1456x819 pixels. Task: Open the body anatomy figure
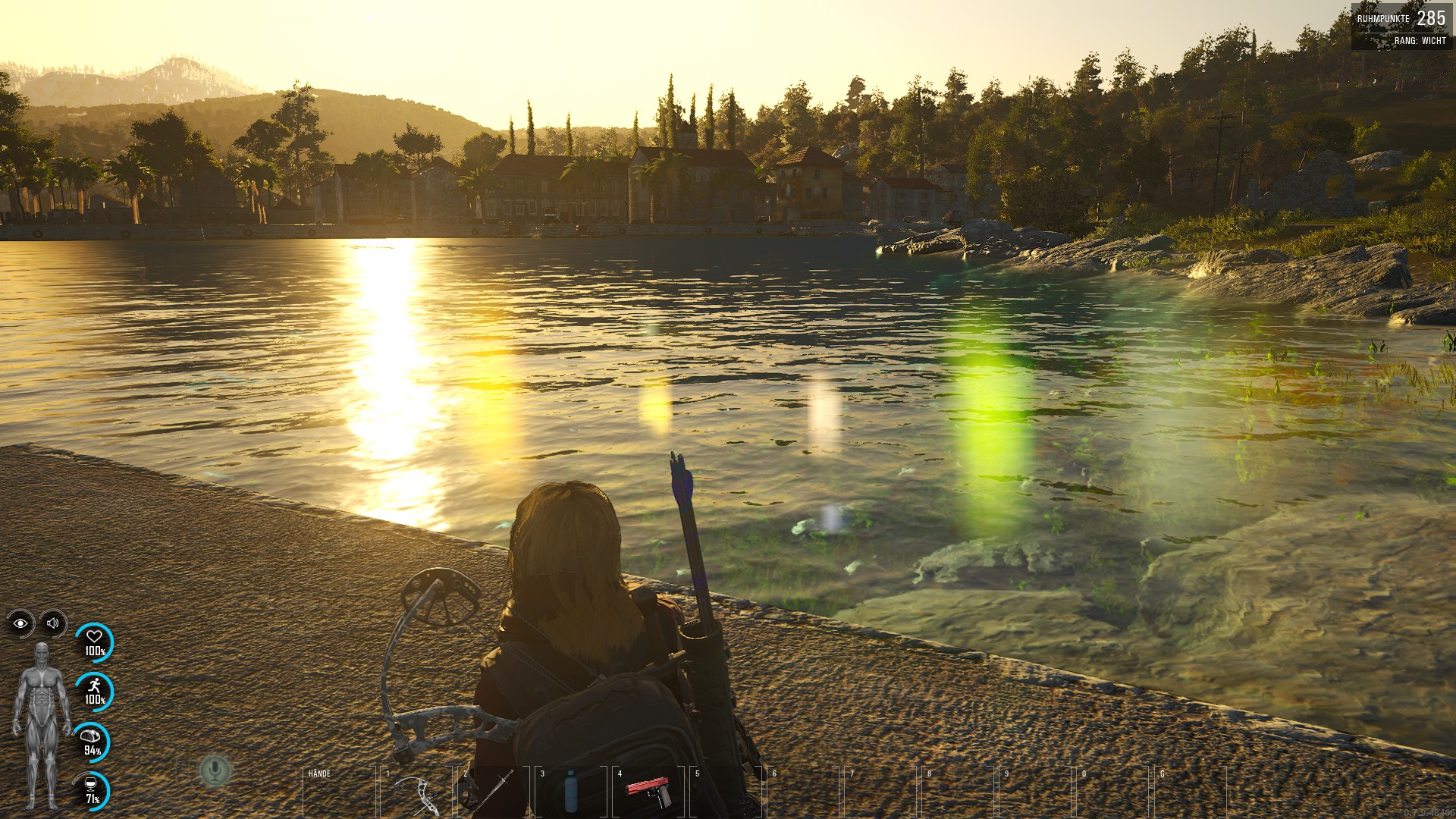pyautogui.click(x=42, y=726)
